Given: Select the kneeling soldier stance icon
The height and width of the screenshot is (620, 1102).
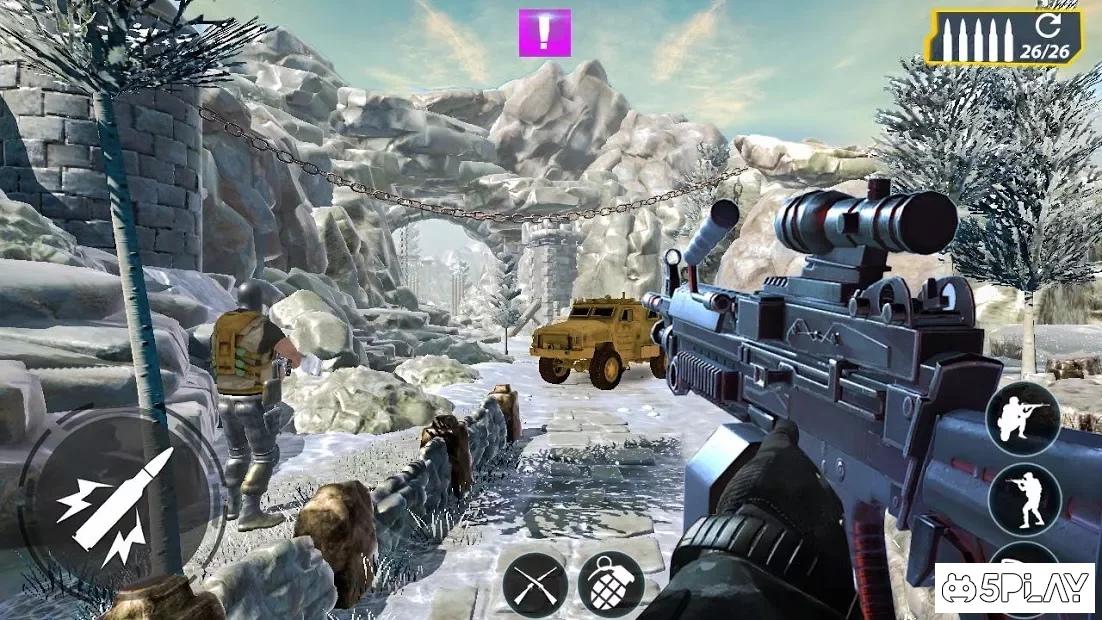Looking at the screenshot, I should coord(1024,416).
